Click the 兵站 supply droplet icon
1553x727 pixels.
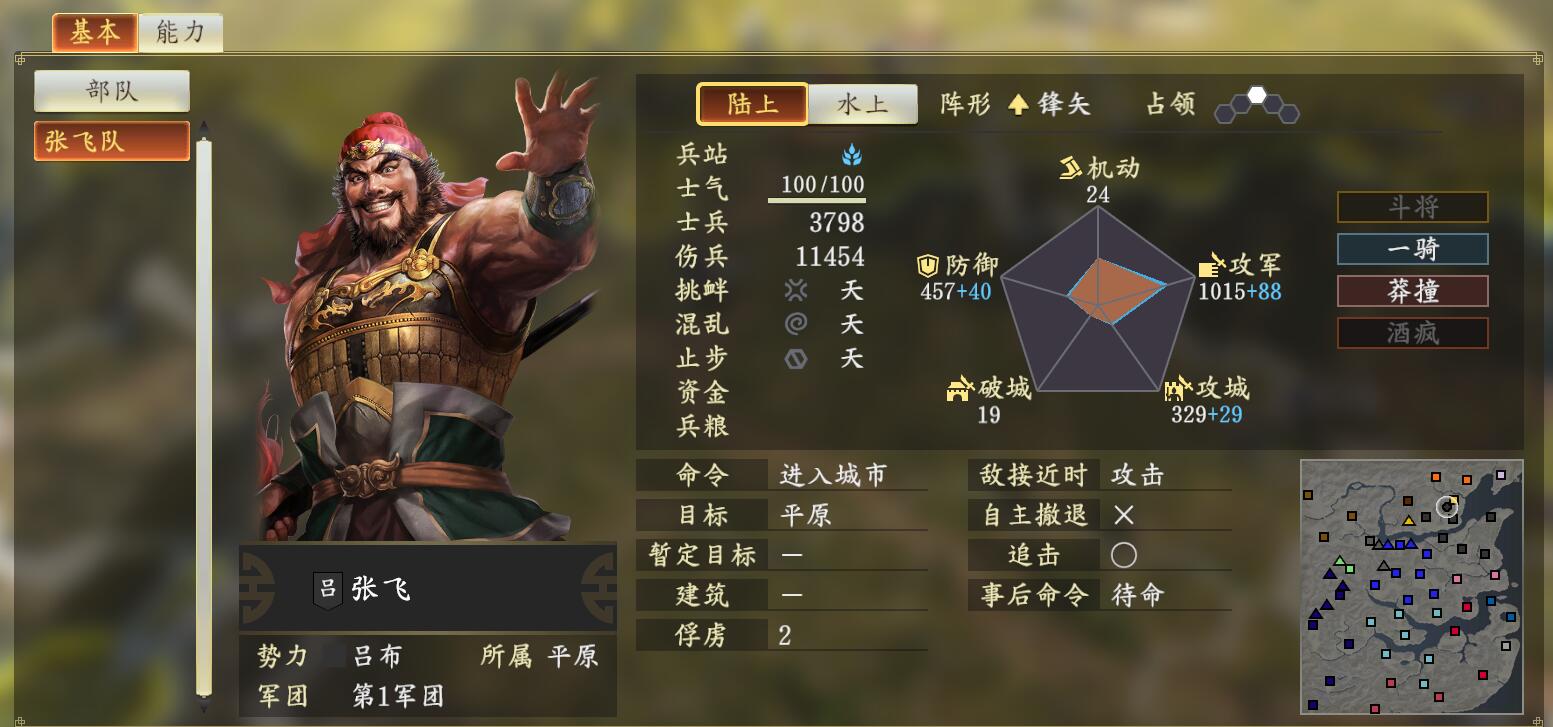(x=851, y=153)
